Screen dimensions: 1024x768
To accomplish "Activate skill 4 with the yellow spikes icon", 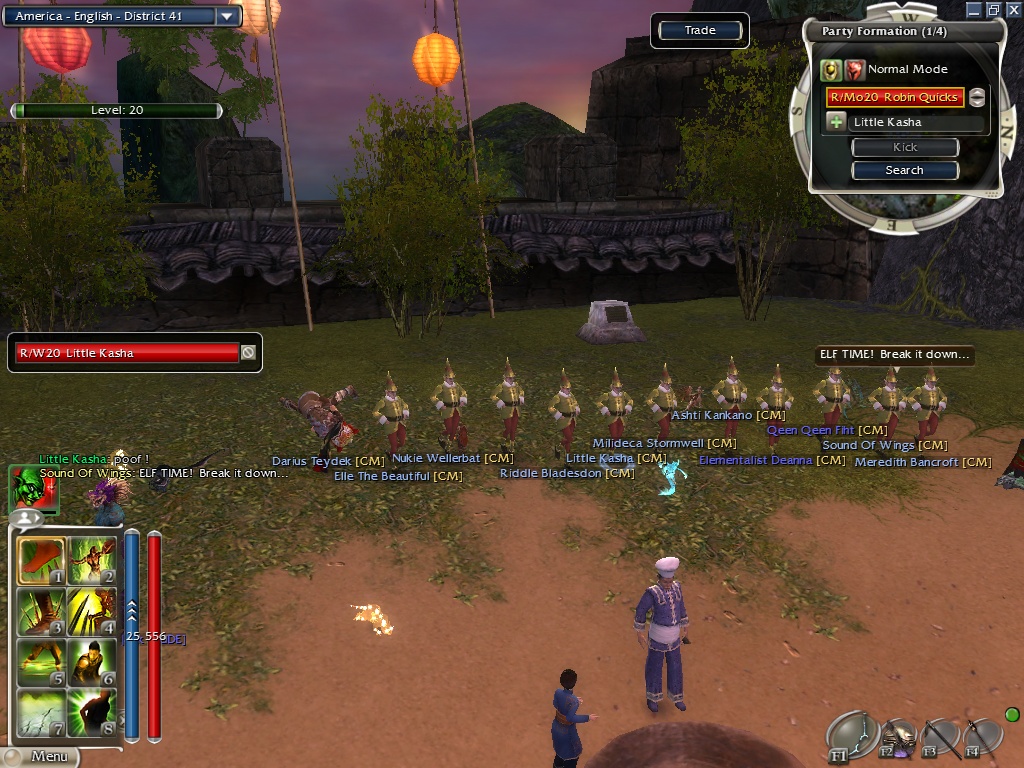I will [x=92, y=611].
